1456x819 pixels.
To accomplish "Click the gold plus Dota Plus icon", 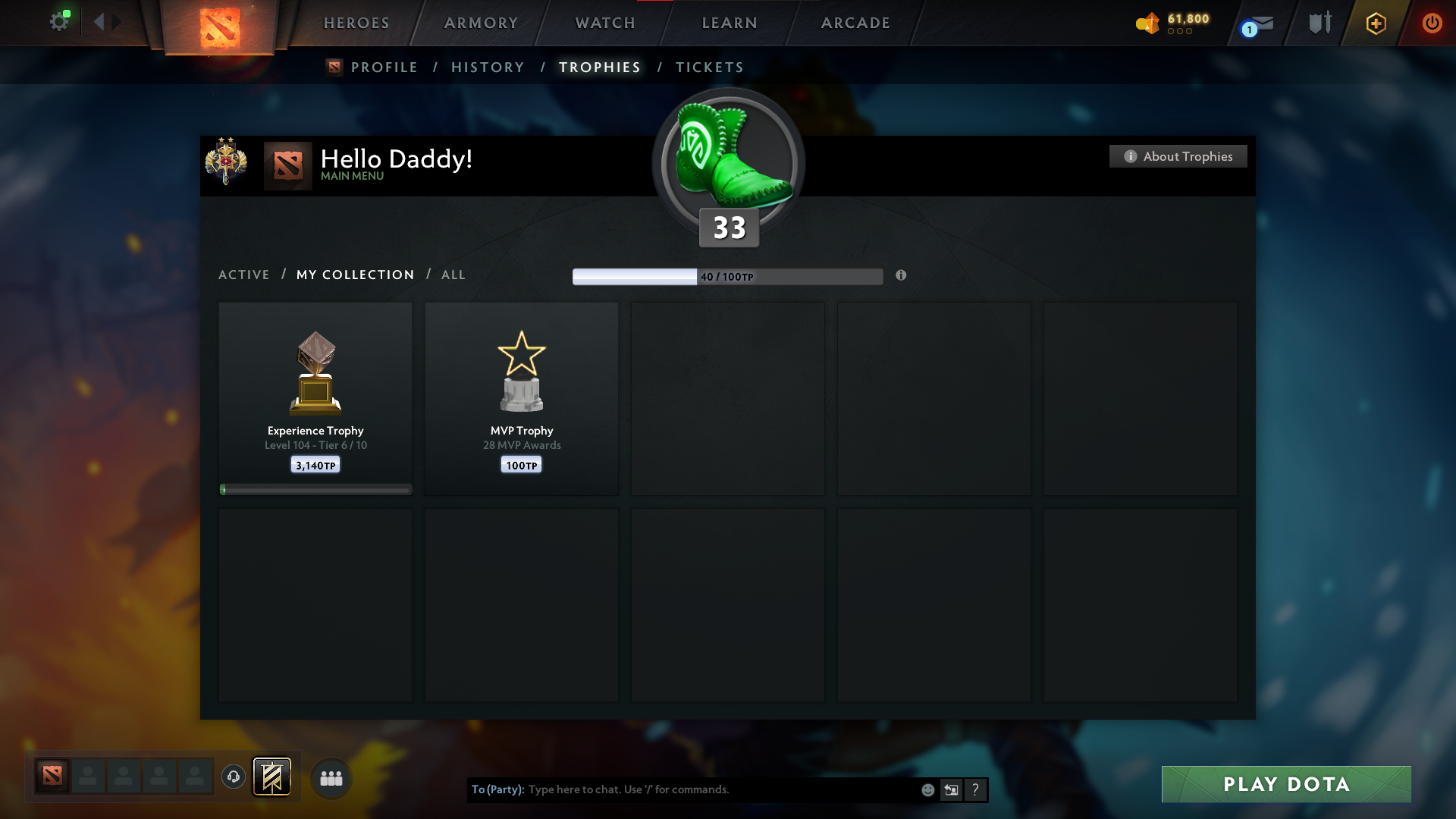I will click(x=1375, y=23).
